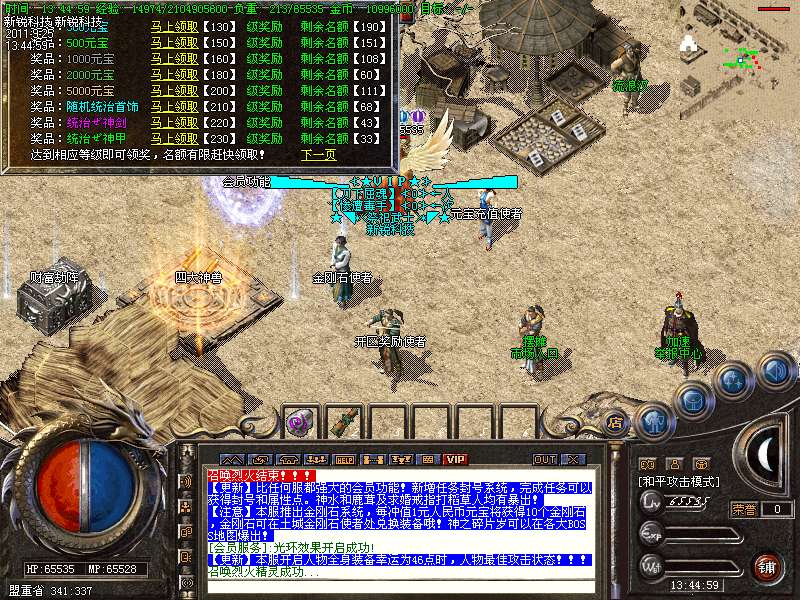Open the shop via the 店 button
The width and height of the screenshot is (800, 600).
(614, 420)
